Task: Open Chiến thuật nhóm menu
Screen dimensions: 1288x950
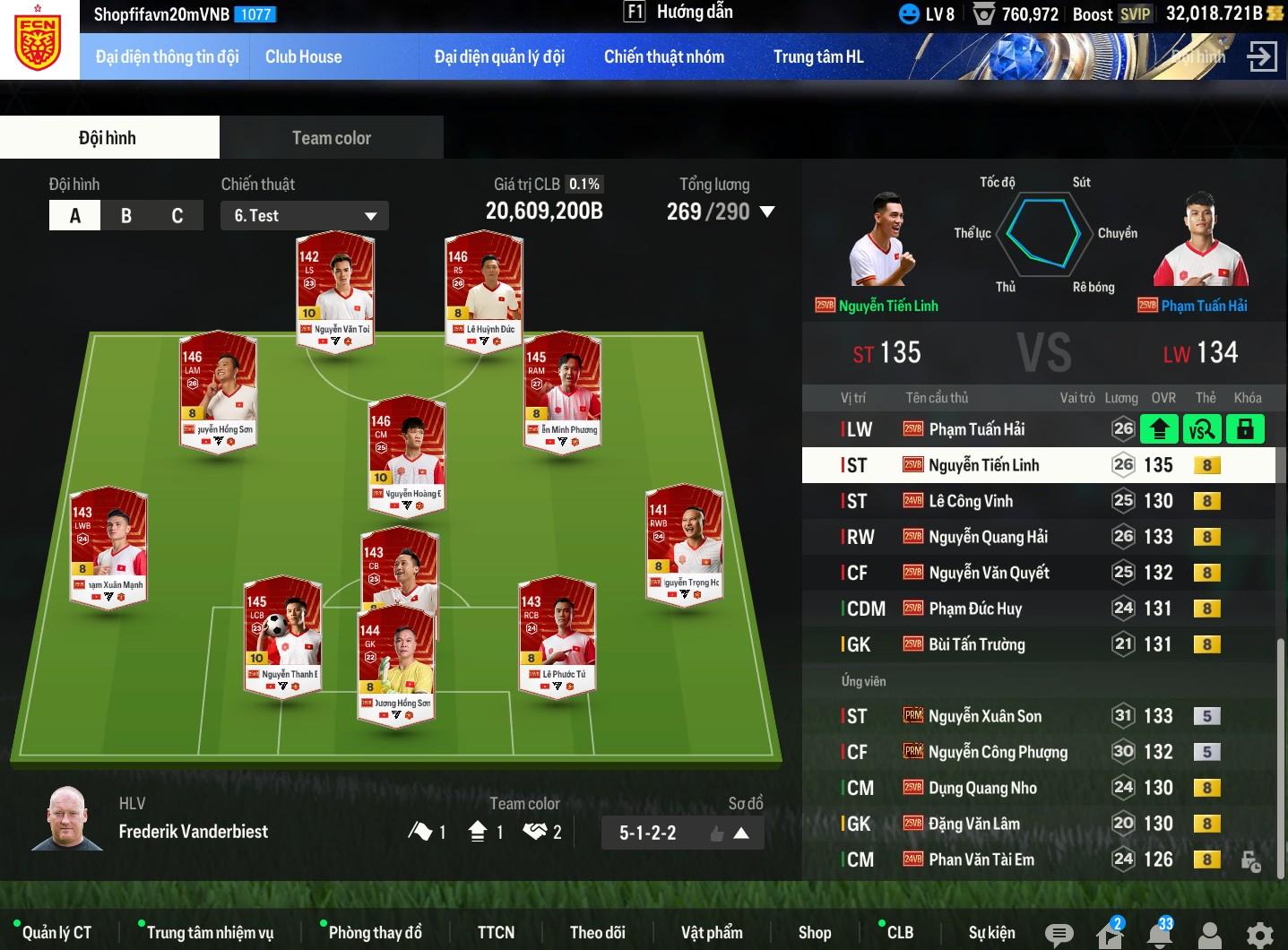Action: (x=663, y=57)
